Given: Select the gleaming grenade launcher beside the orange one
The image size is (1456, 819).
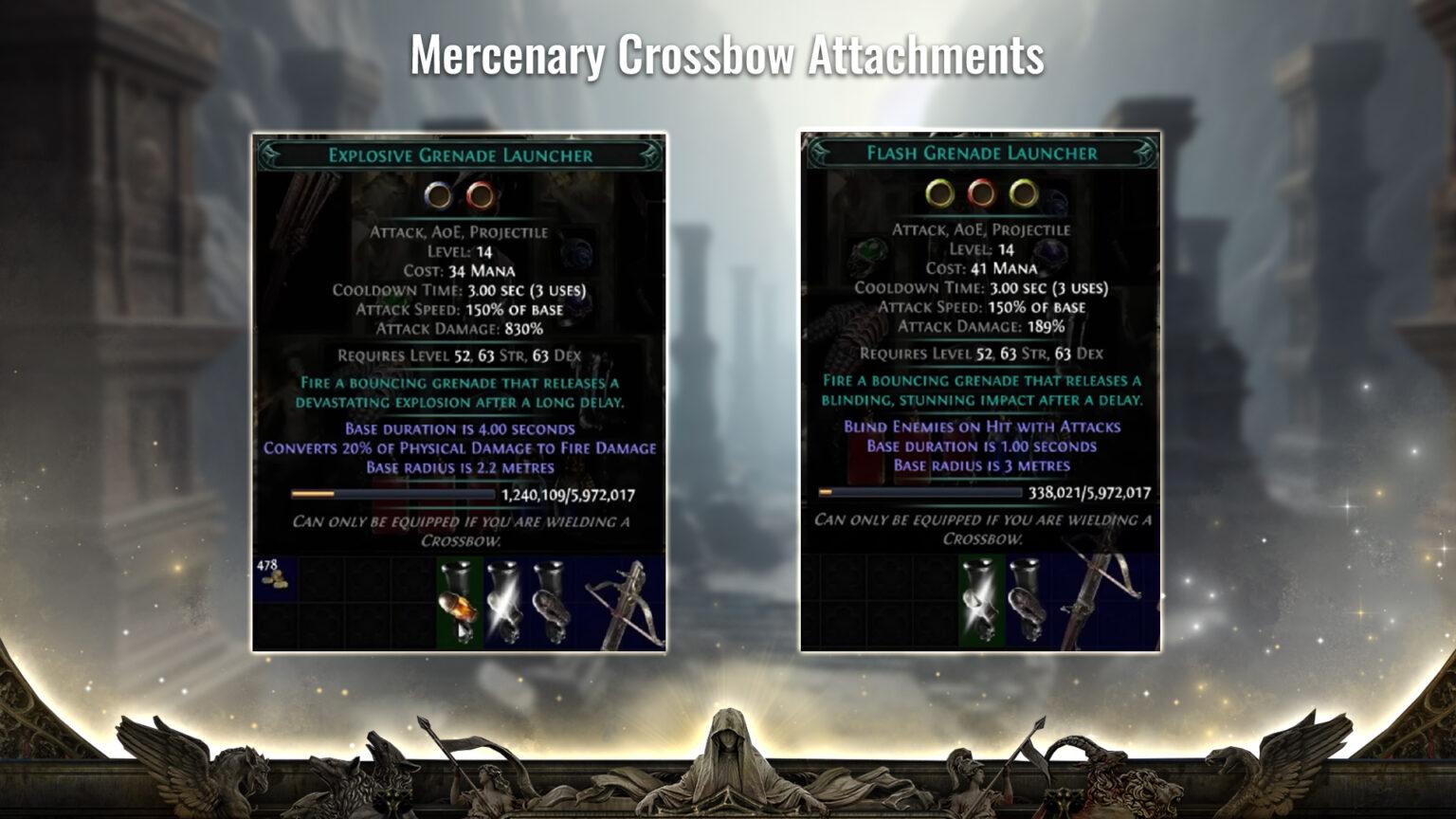Looking at the screenshot, I should pyautogui.click(x=508, y=602).
